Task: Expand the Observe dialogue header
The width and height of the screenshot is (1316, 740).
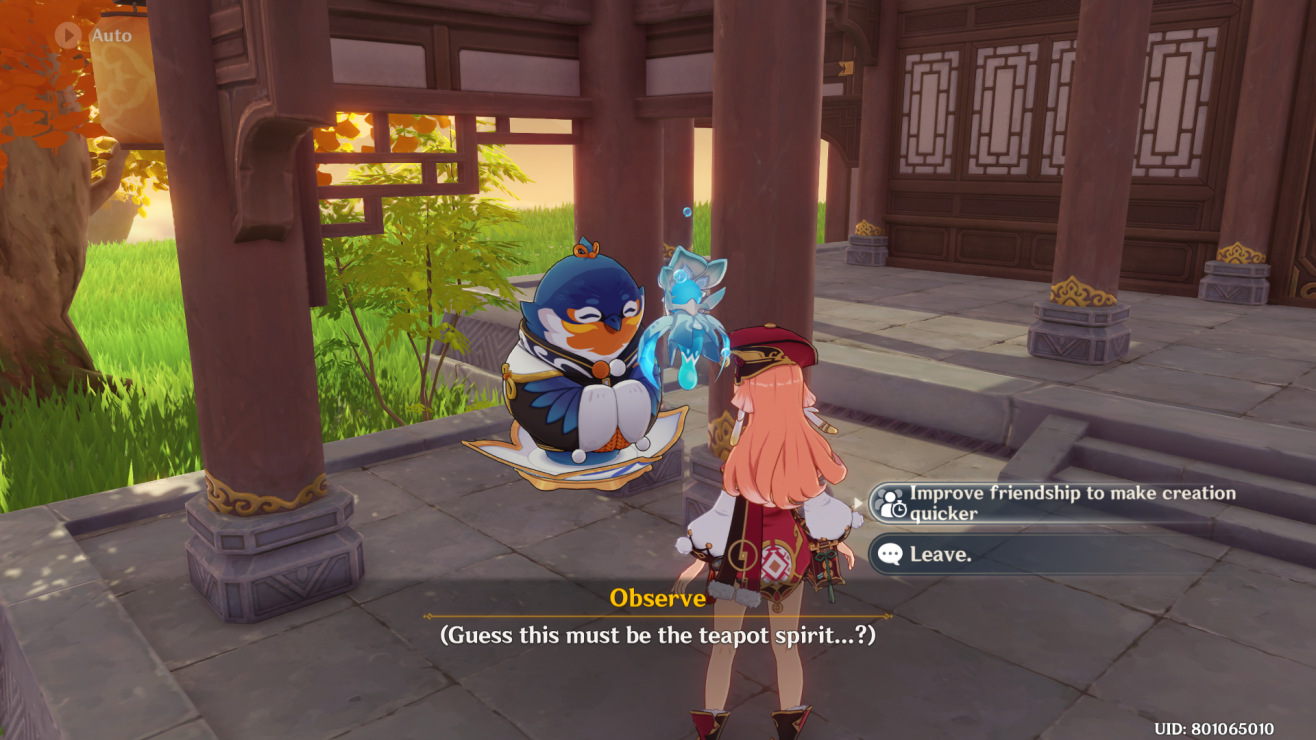Action: (658, 596)
